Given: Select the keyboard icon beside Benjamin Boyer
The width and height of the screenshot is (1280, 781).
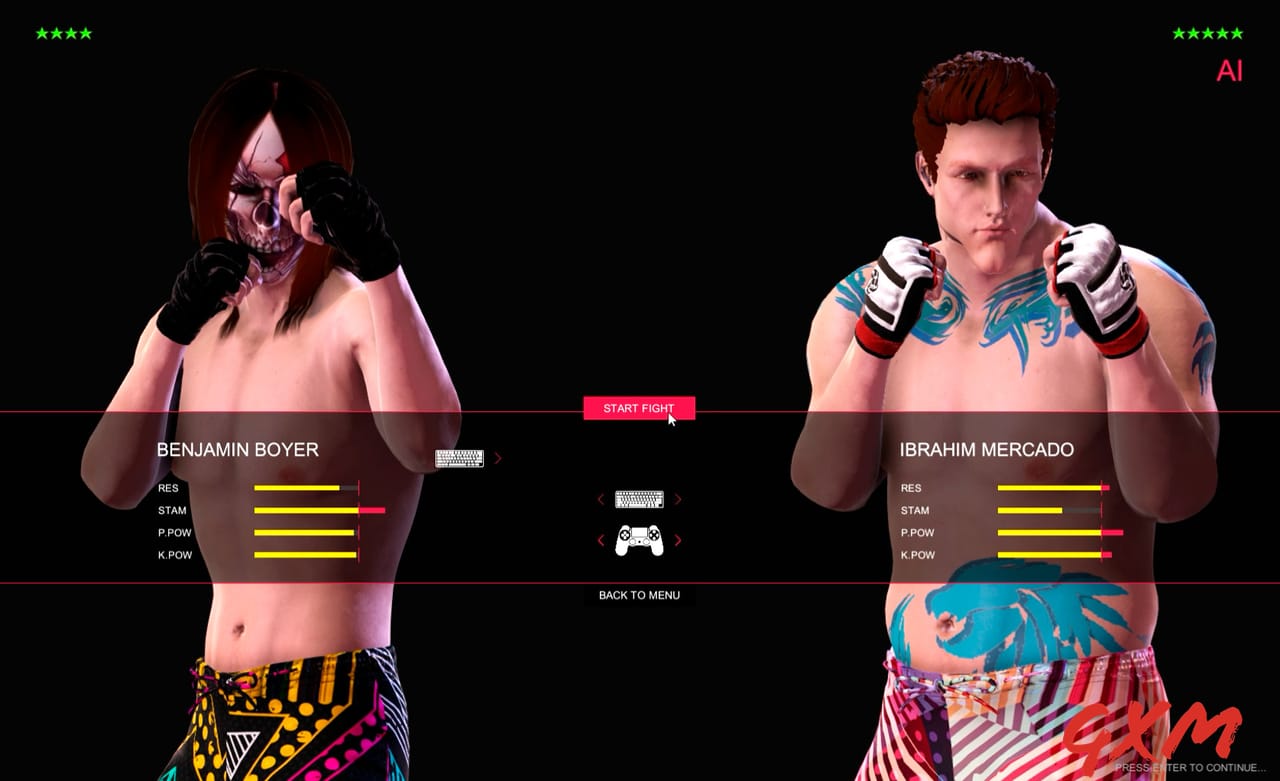Looking at the screenshot, I should 457,457.
